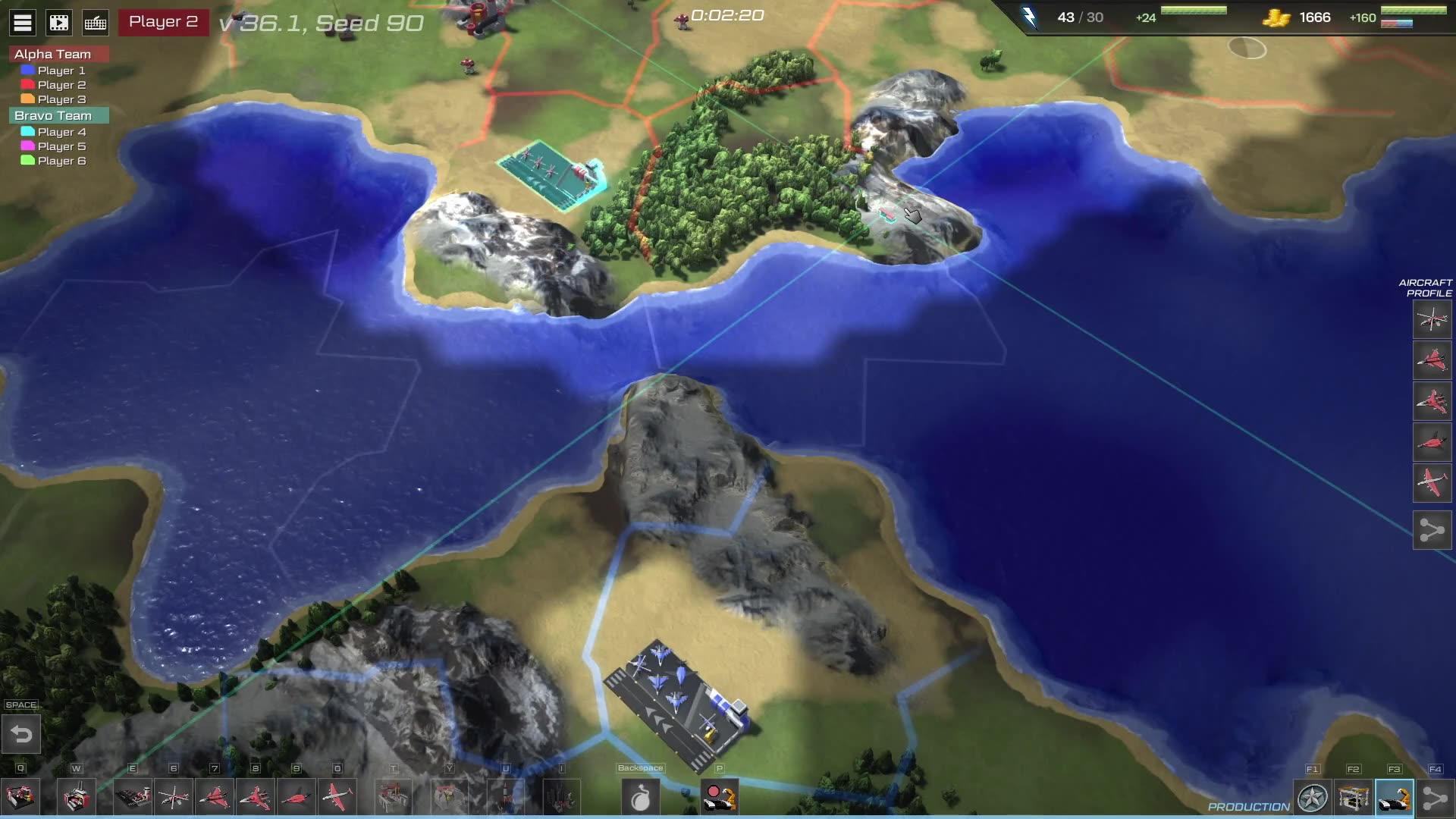Select Player 3 in the team list
Image resolution: width=1456 pixels, height=819 pixels.
tap(61, 99)
